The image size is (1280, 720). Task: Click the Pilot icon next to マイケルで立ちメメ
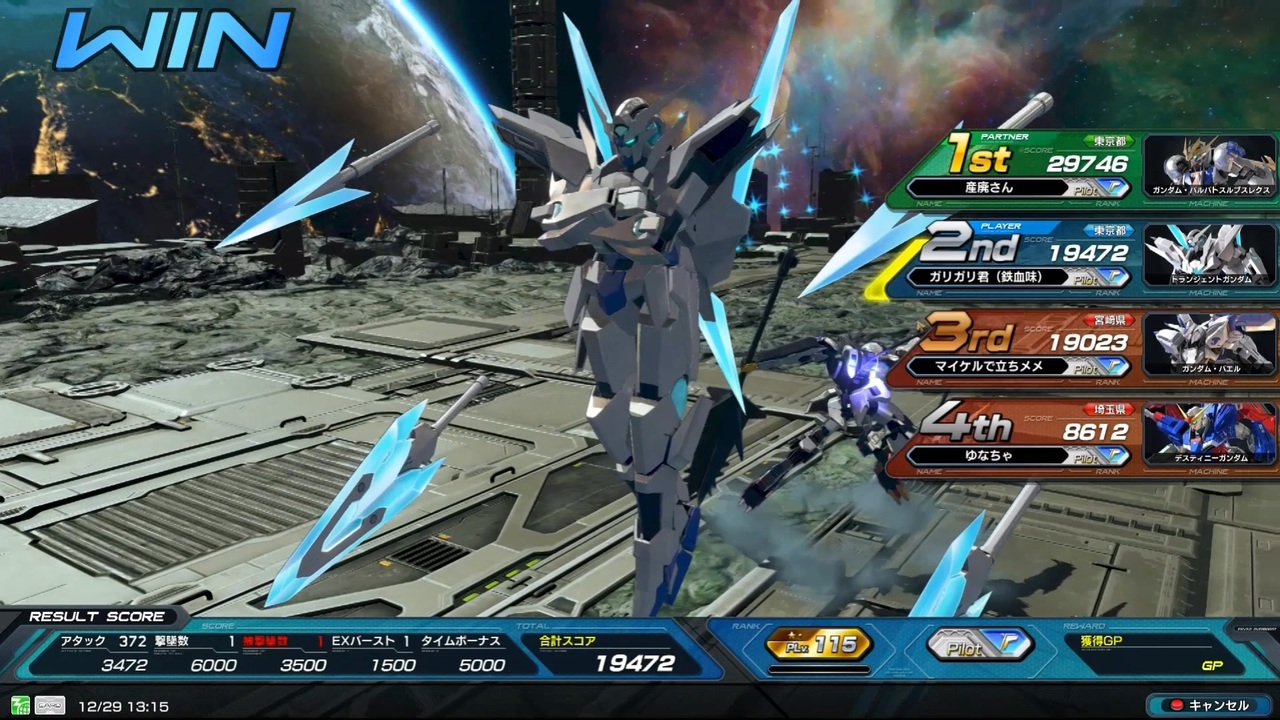[1097, 367]
